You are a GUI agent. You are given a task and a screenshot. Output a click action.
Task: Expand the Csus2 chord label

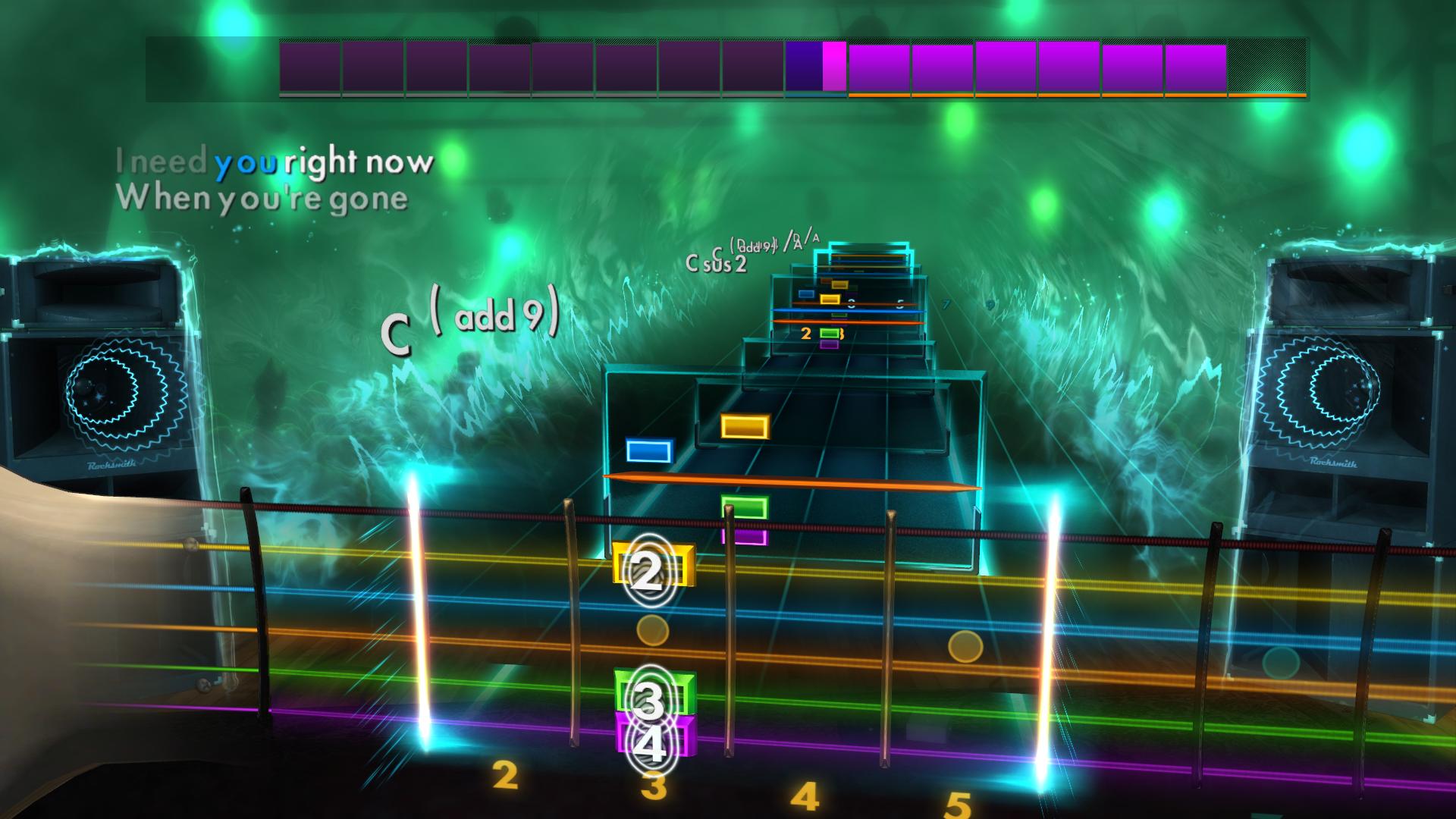pyautogui.click(x=715, y=264)
